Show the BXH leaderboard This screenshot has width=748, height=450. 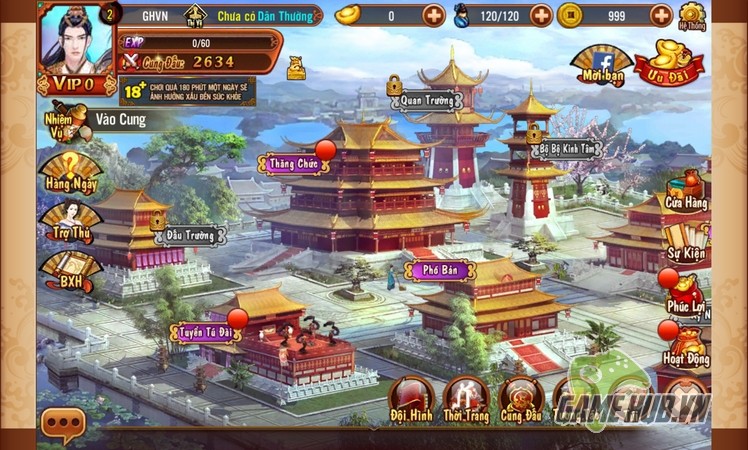[69, 271]
